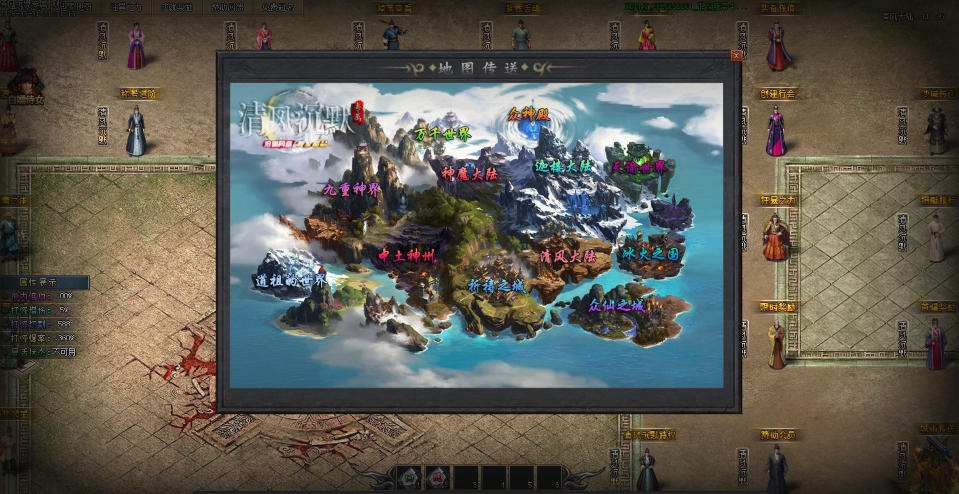Select 九重神界 teleport destination
The height and width of the screenshot is (494, 959).
pos(352,188)
